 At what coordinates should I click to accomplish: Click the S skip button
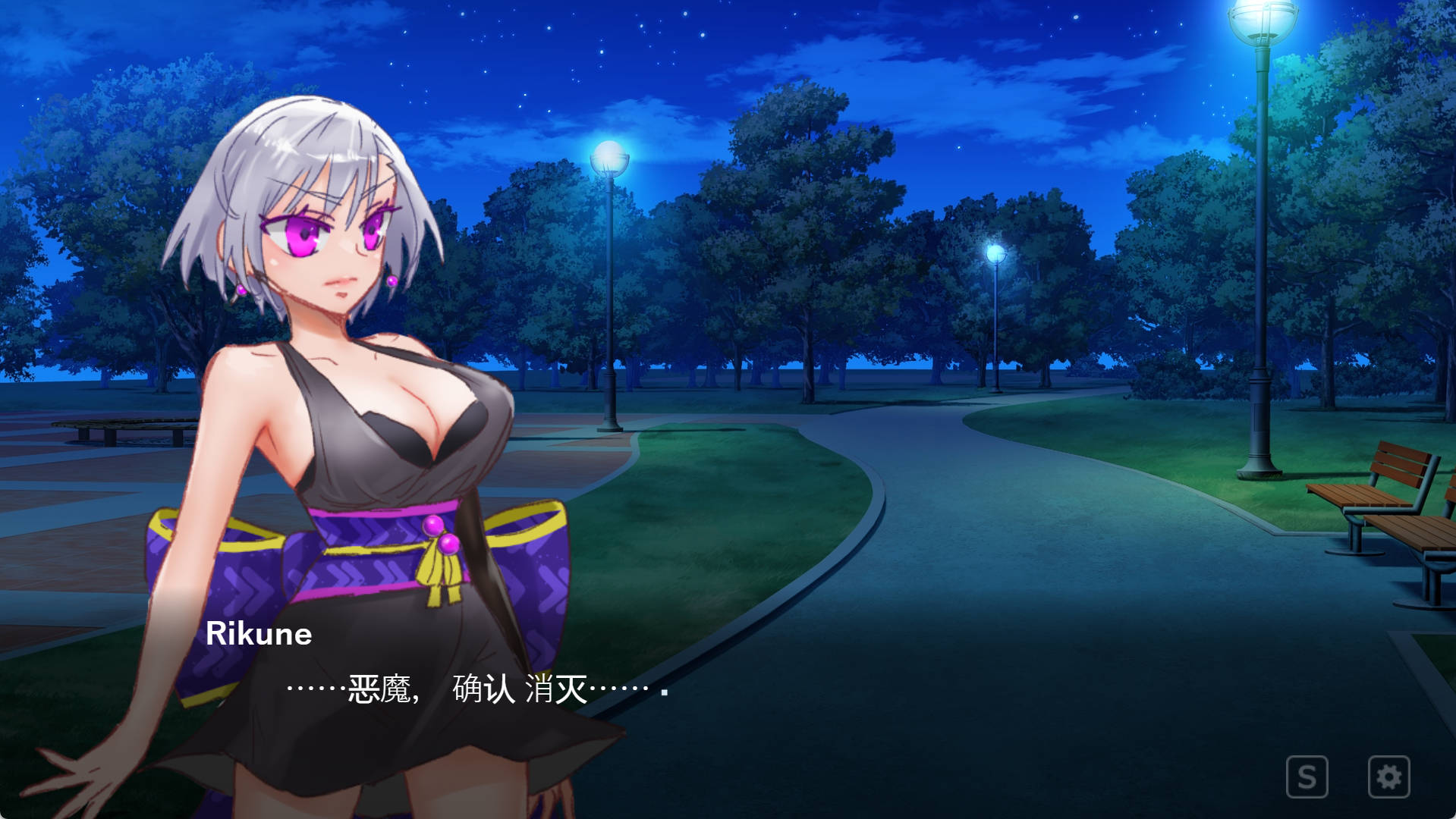coord(1307,777)
